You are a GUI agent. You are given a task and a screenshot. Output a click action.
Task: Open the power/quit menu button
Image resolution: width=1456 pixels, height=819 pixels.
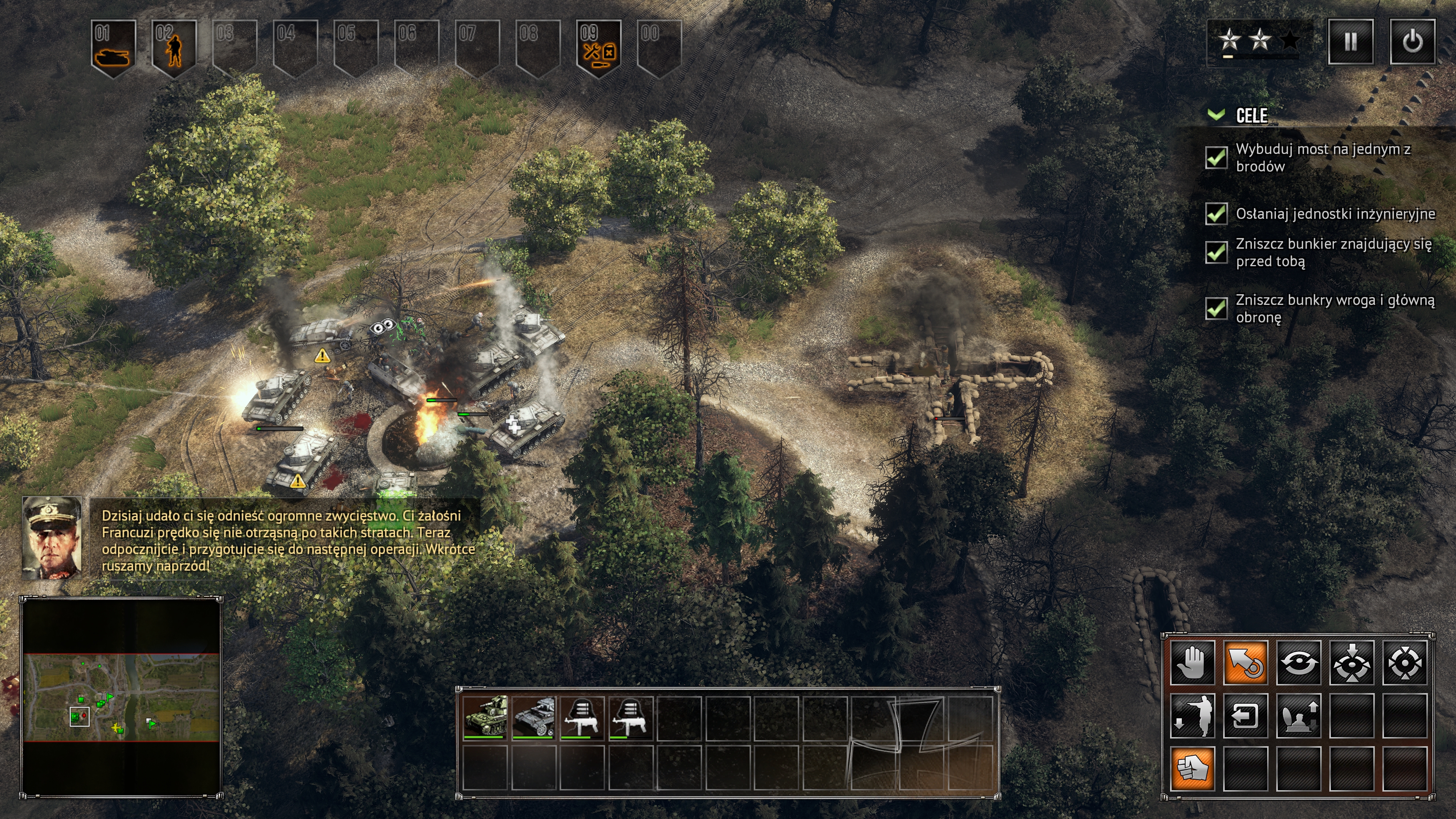click(x=1412, y=42)
